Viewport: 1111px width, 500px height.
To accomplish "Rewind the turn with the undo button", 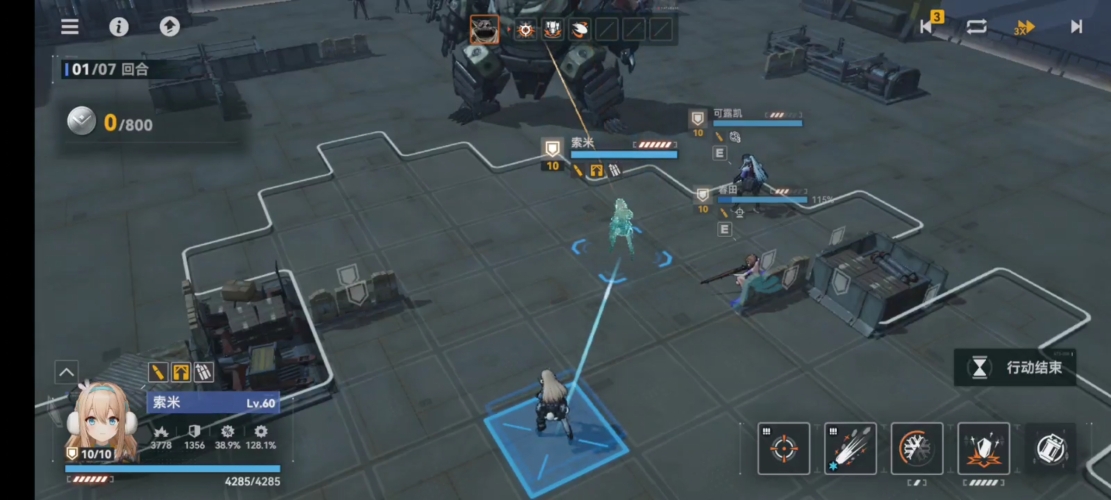I will [928, 27].
